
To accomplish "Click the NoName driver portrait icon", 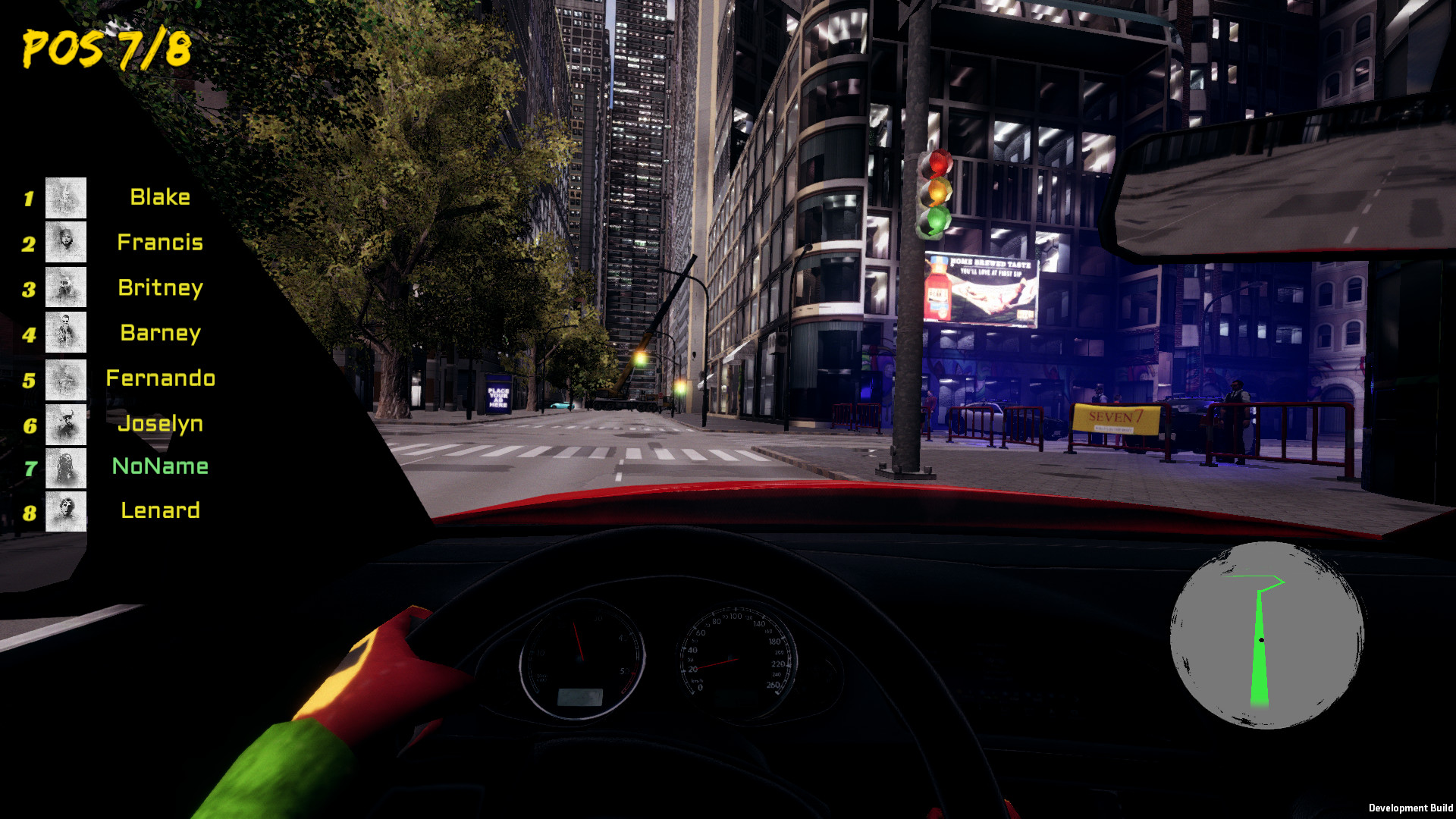I will 65,466.
